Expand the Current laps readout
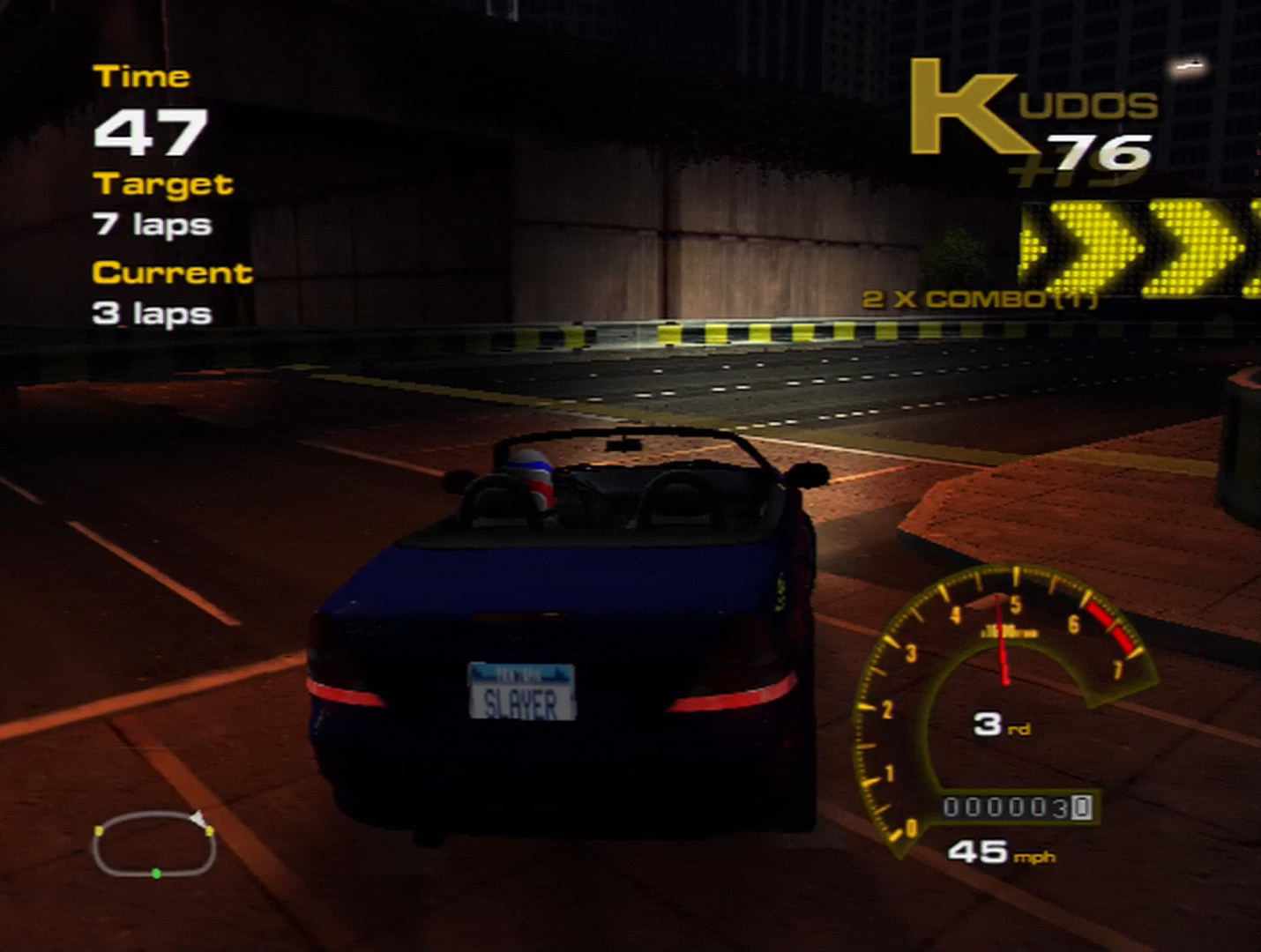Viewport: 1261px width, 952px height. [172, 273]
